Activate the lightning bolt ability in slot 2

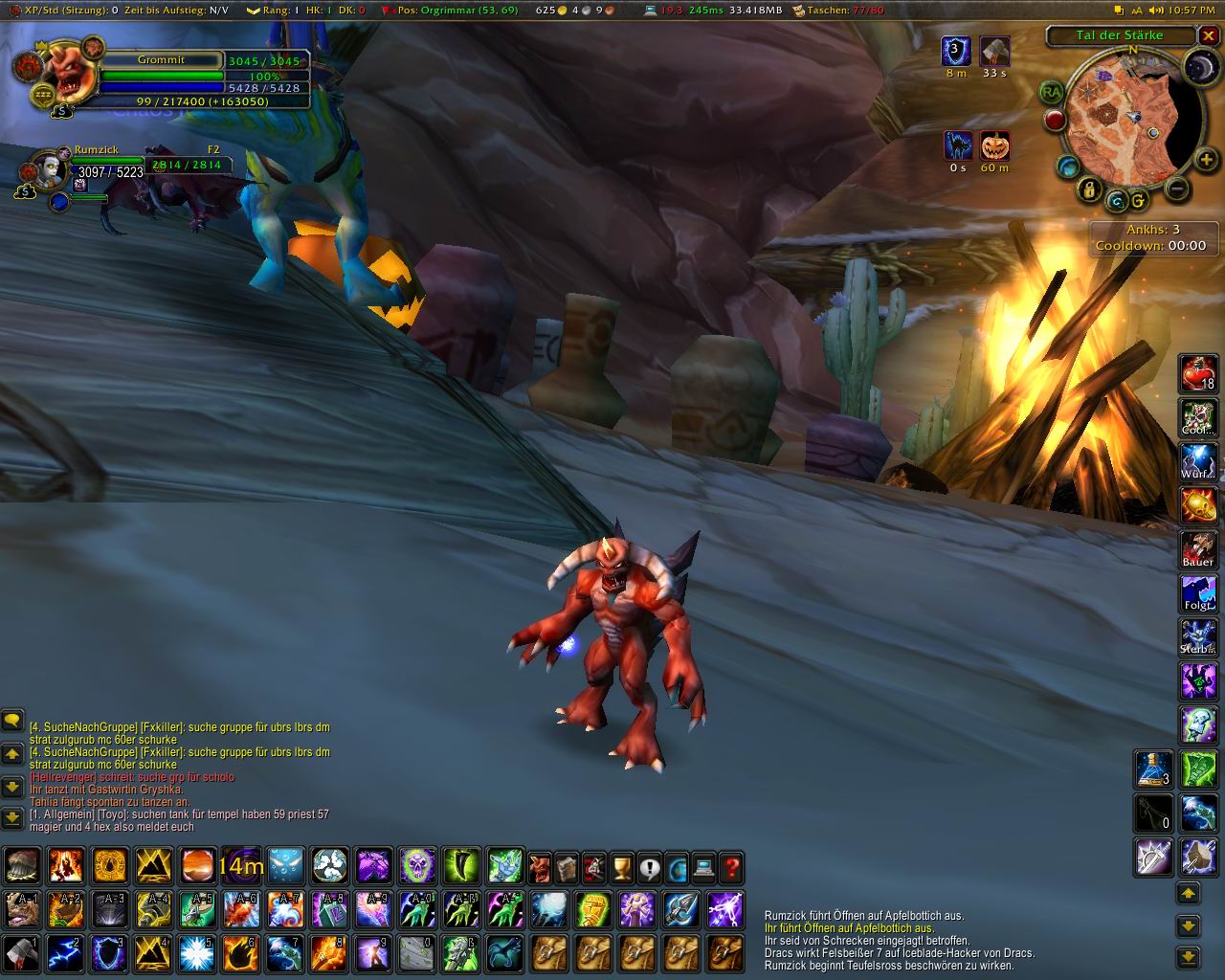tap(65, 953)
